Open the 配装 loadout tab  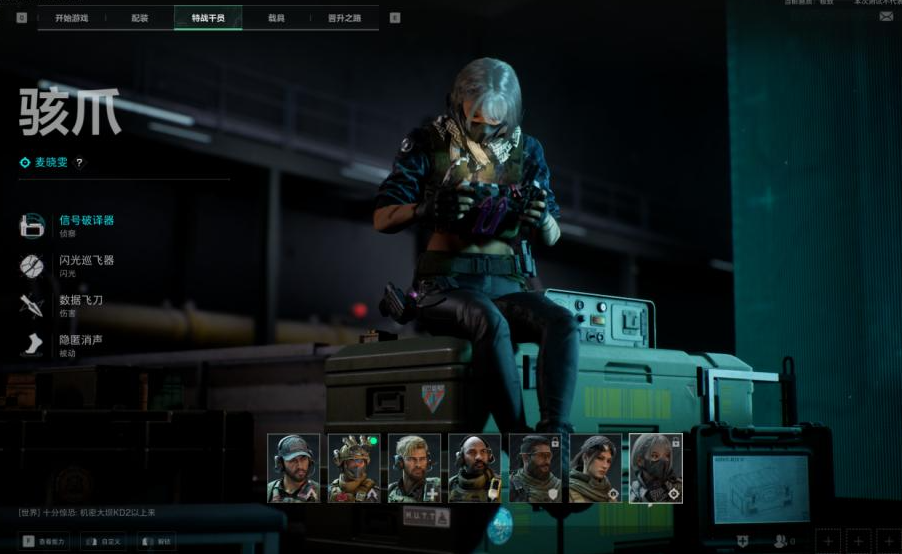tap(139, 17)
